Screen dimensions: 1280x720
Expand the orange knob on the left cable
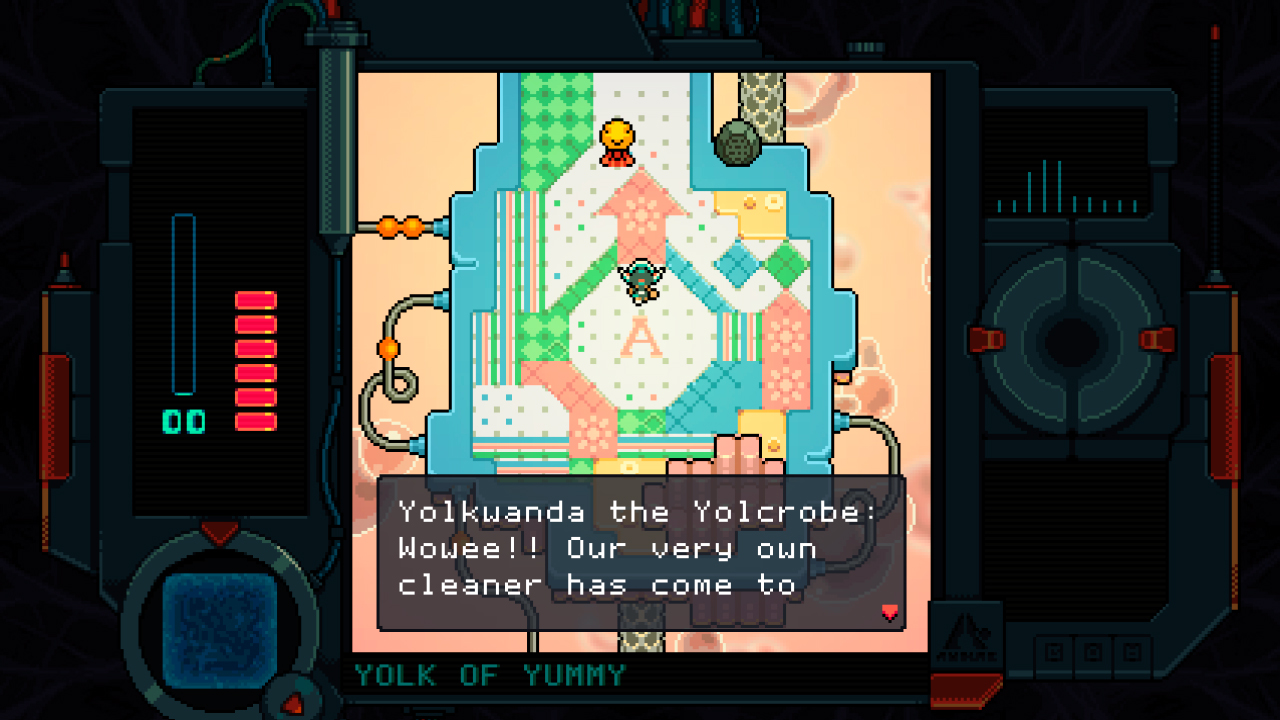pyautogui.click(x=386, y=350)
